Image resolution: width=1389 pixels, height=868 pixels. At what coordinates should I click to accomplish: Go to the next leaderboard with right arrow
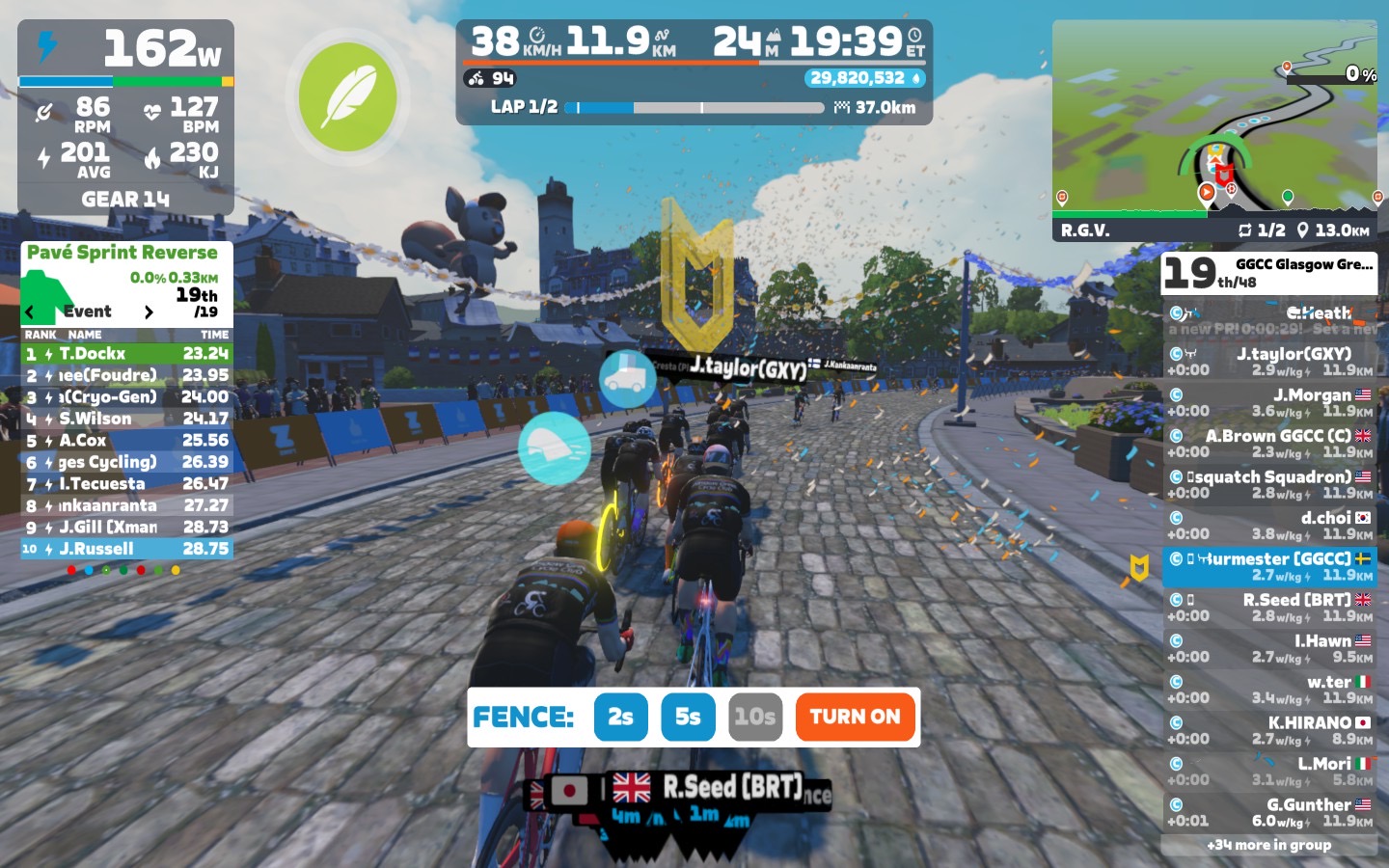pyautogui.click(x=148, y=312)
